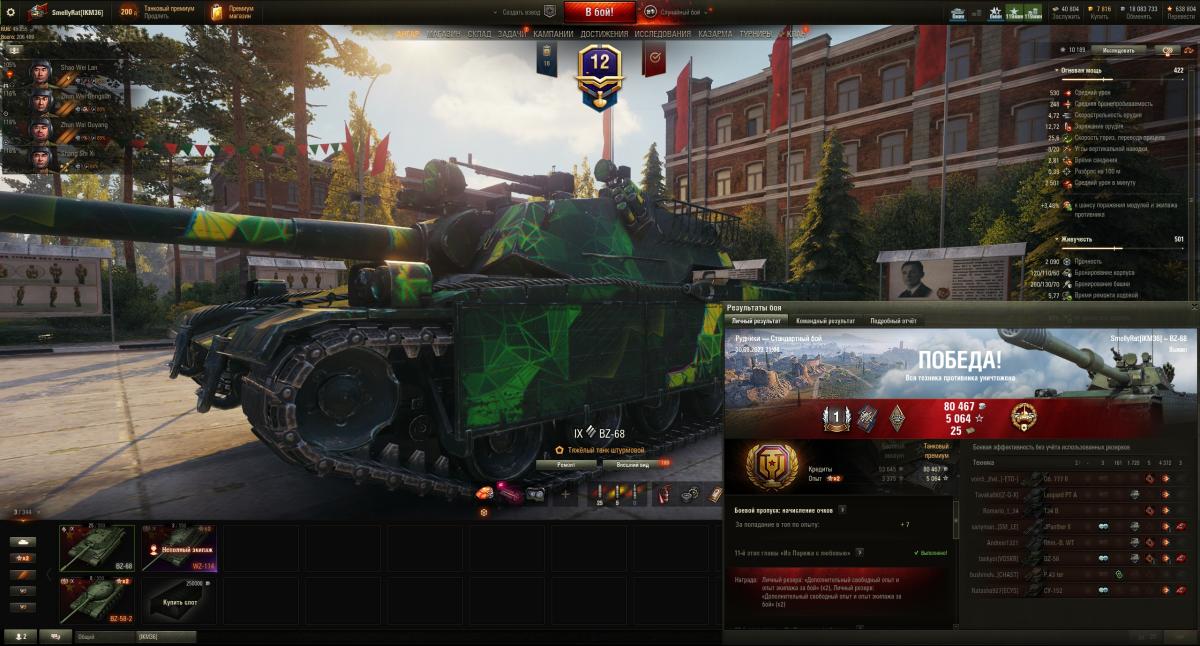Buy a new slot via «Купить слот»
The height and width of the screenshot is (646, 1200).
180,600
